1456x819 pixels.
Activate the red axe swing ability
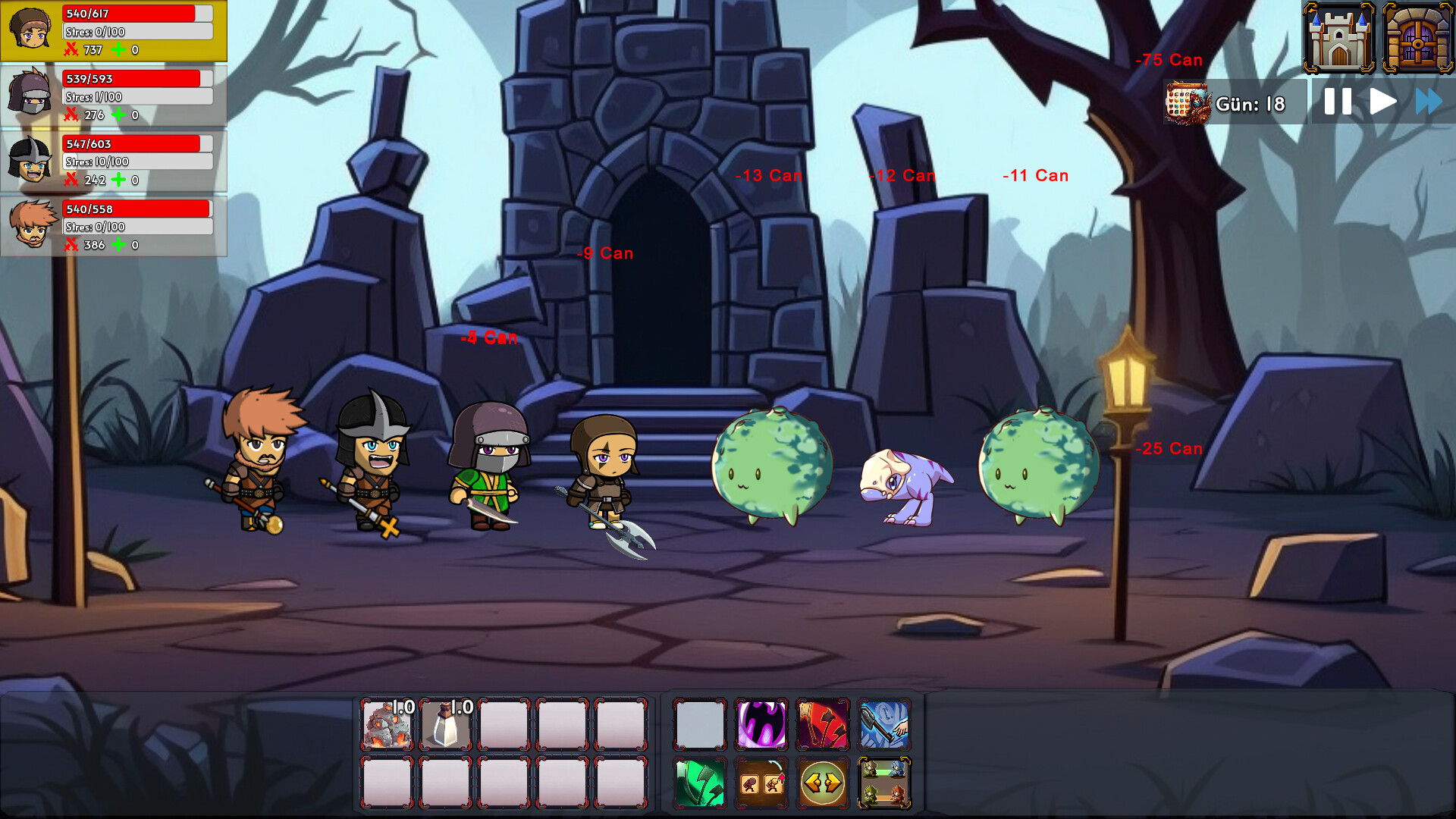[x=823, y=724]
